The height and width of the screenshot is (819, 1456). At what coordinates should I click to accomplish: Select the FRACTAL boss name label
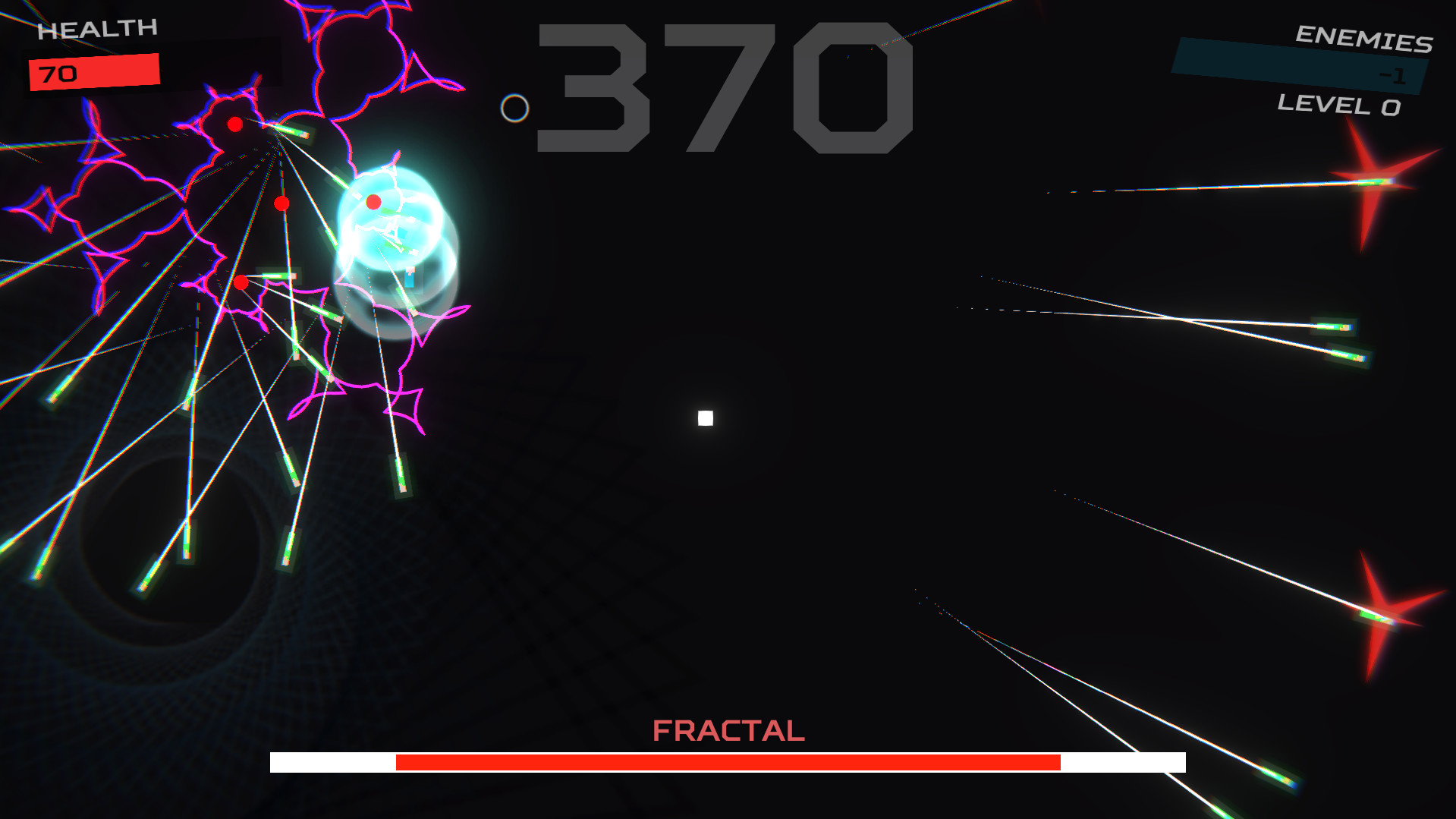coord(728,730)
